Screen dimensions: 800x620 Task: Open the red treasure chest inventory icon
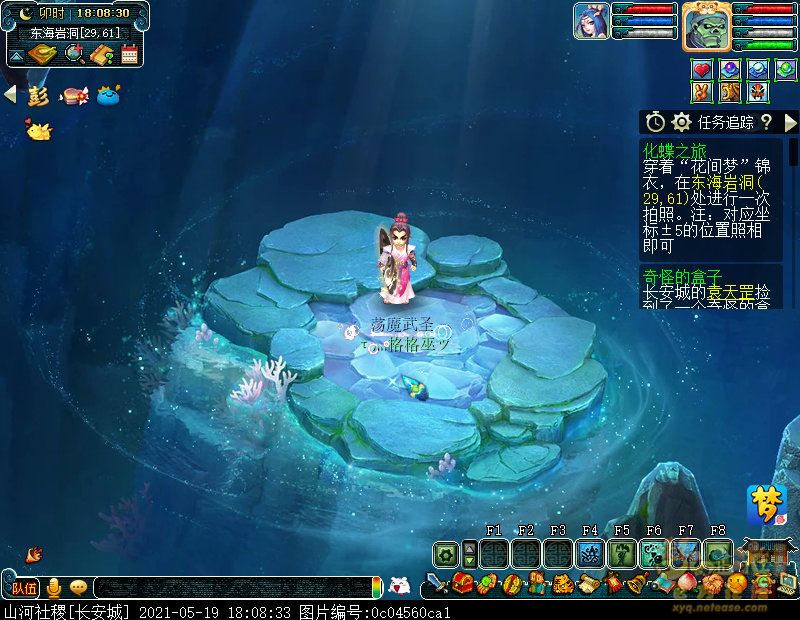tap(462, 582)
